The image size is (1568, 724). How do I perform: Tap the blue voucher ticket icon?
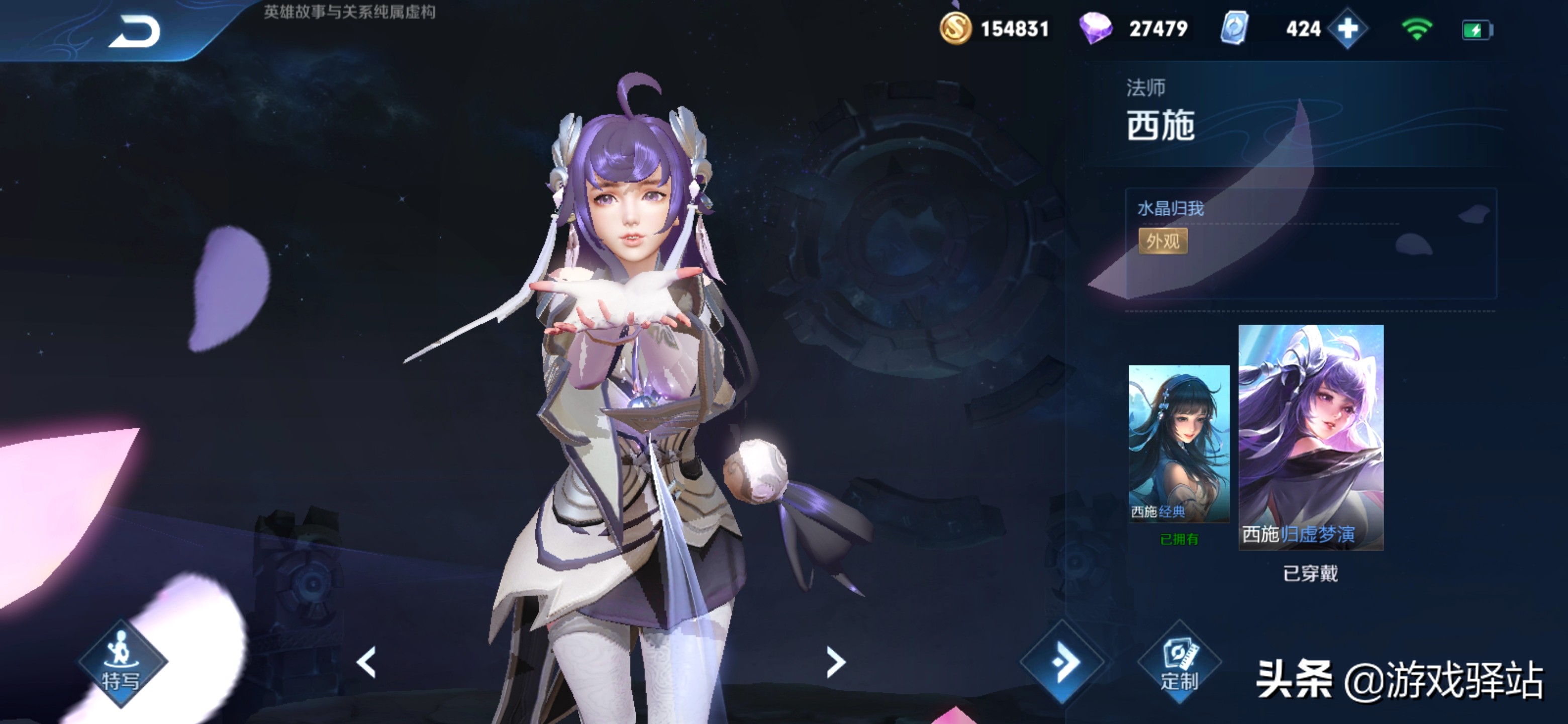pos(1234,29)
